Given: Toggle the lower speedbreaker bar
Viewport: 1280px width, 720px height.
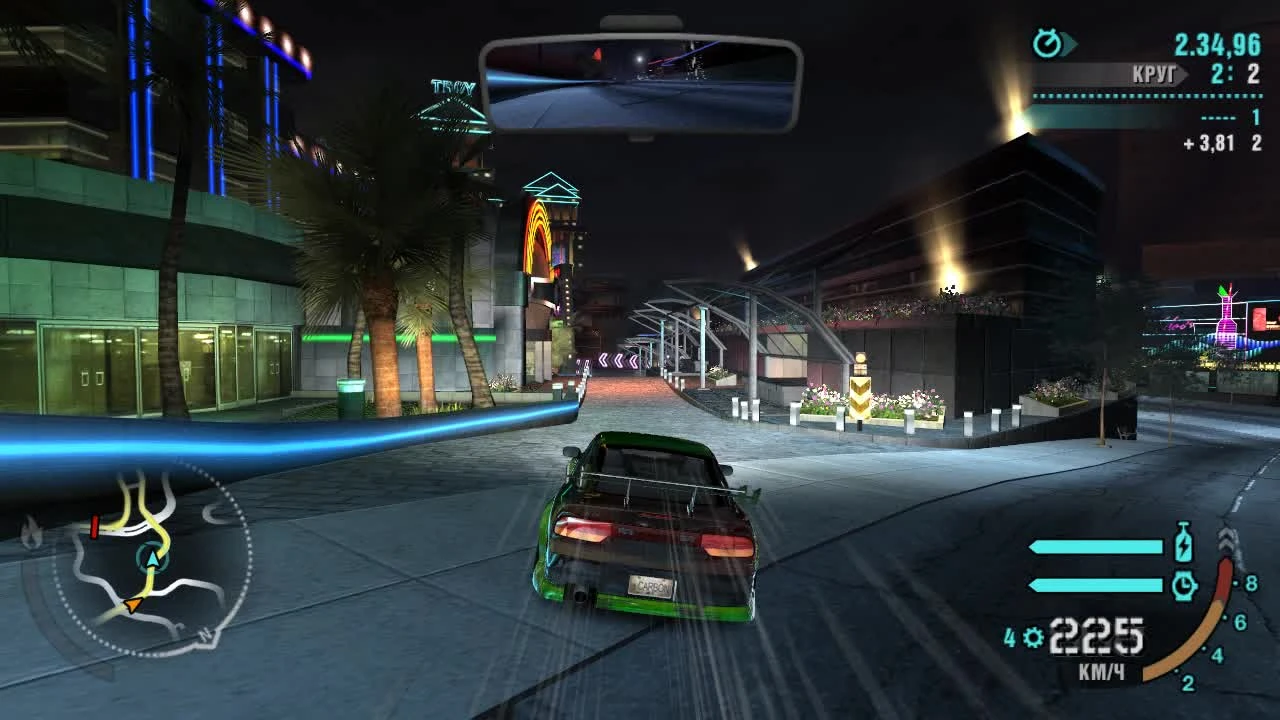Looking at the screenshot, I should pyautogui.click(x=1095, y=585).
